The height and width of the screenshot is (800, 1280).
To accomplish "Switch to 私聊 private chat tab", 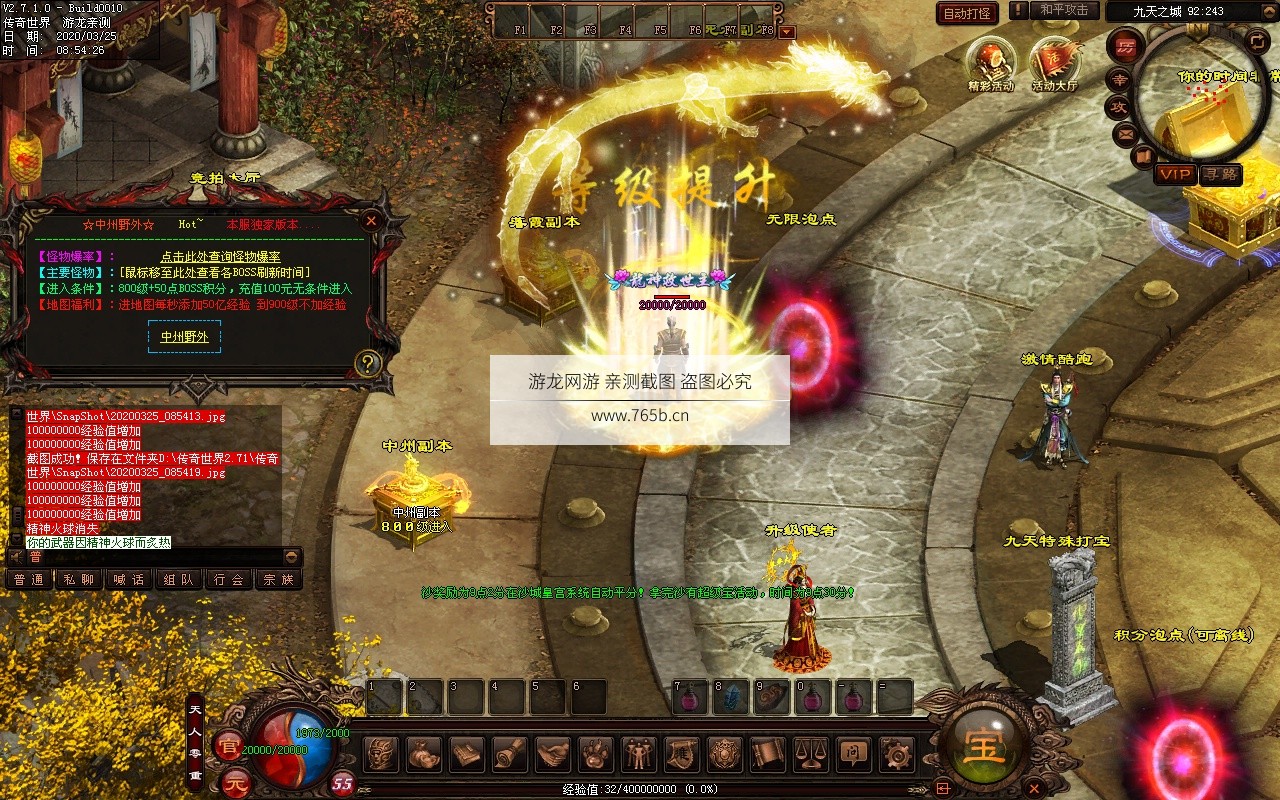I will (x=79, y=579).
